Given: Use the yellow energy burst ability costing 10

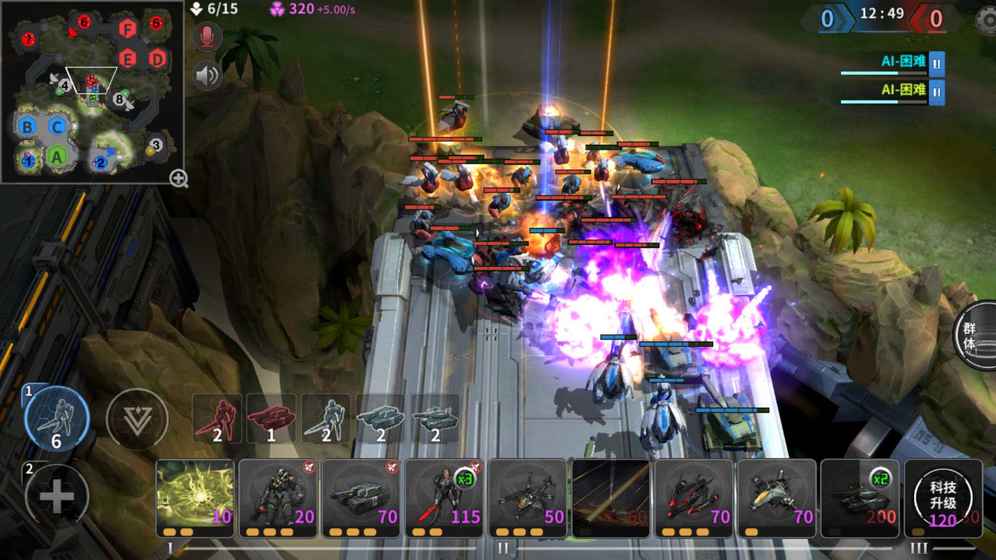Looking at the screenshot, I should [x=195, y=498].
